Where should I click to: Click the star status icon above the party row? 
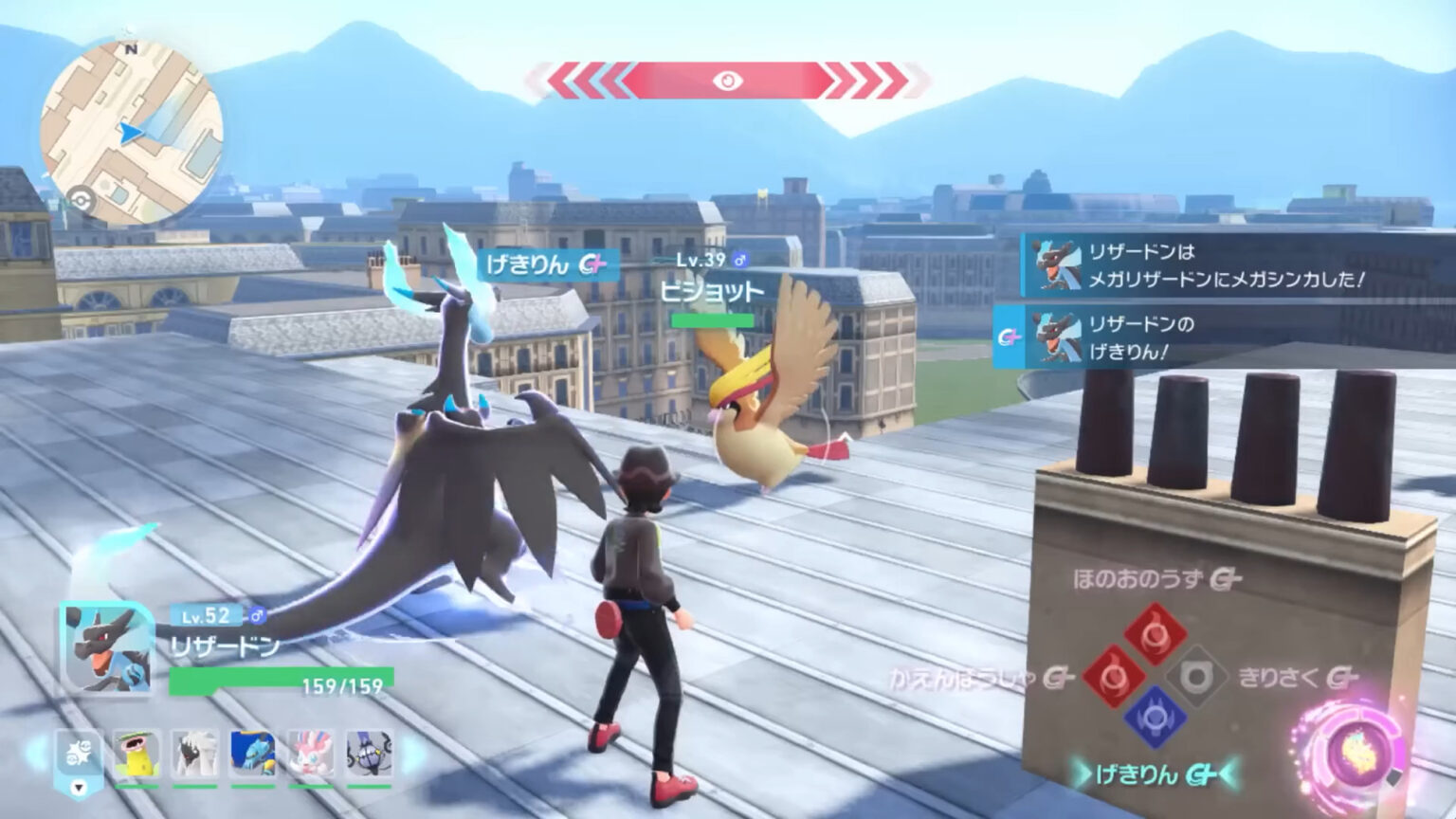(x=78, y=750)
